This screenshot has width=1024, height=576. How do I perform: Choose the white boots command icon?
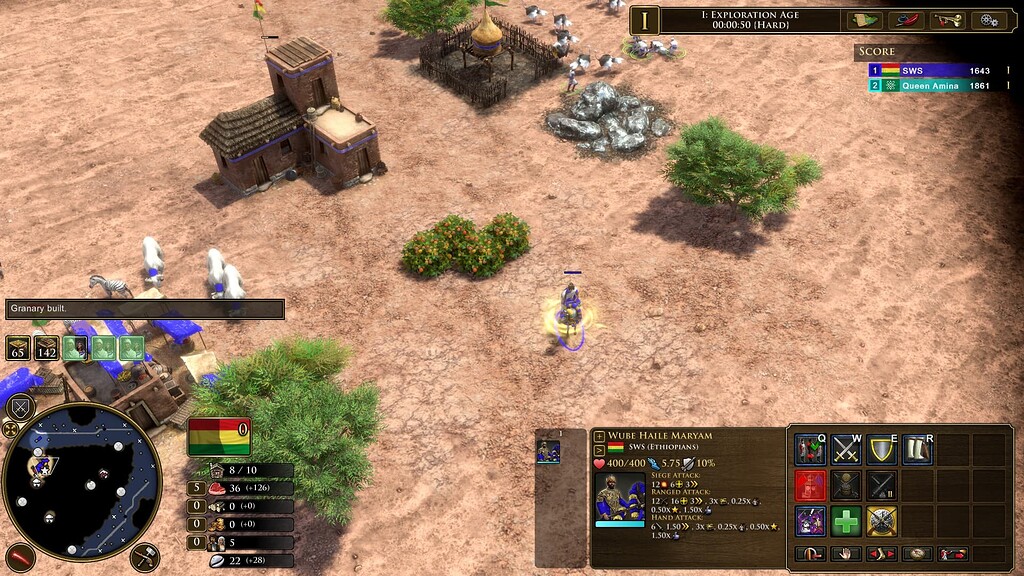tap(917, 450)
